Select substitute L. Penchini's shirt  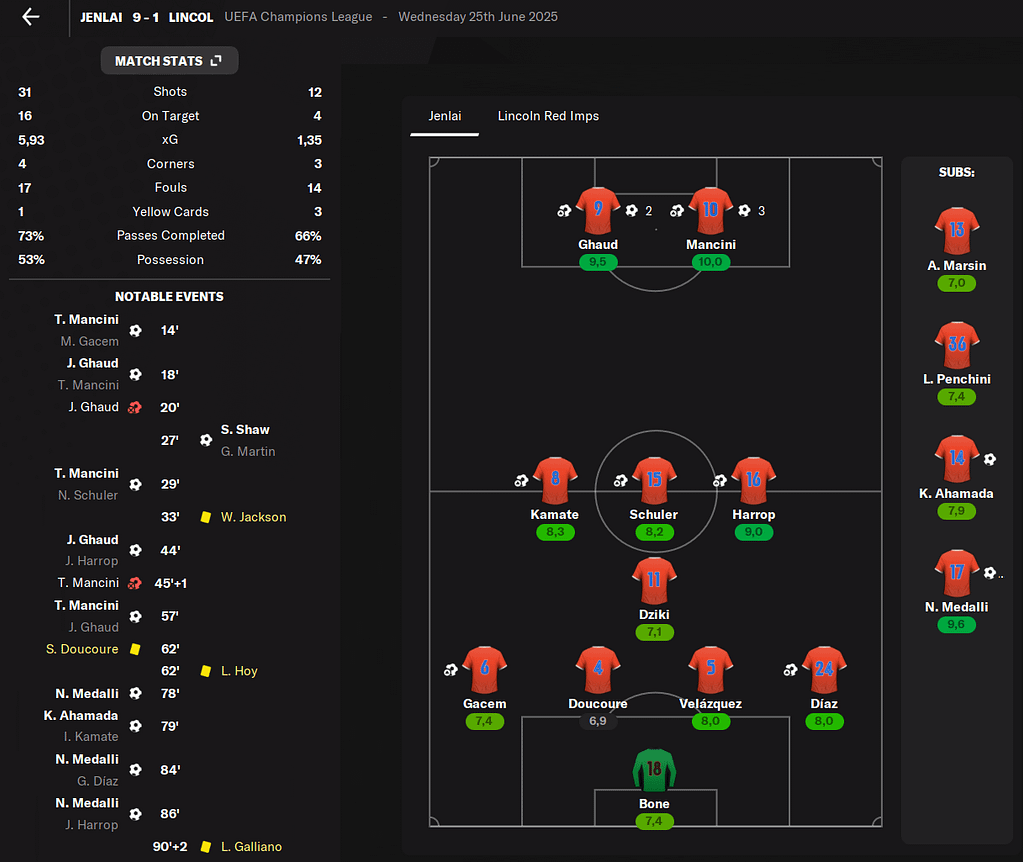(956, 345)
